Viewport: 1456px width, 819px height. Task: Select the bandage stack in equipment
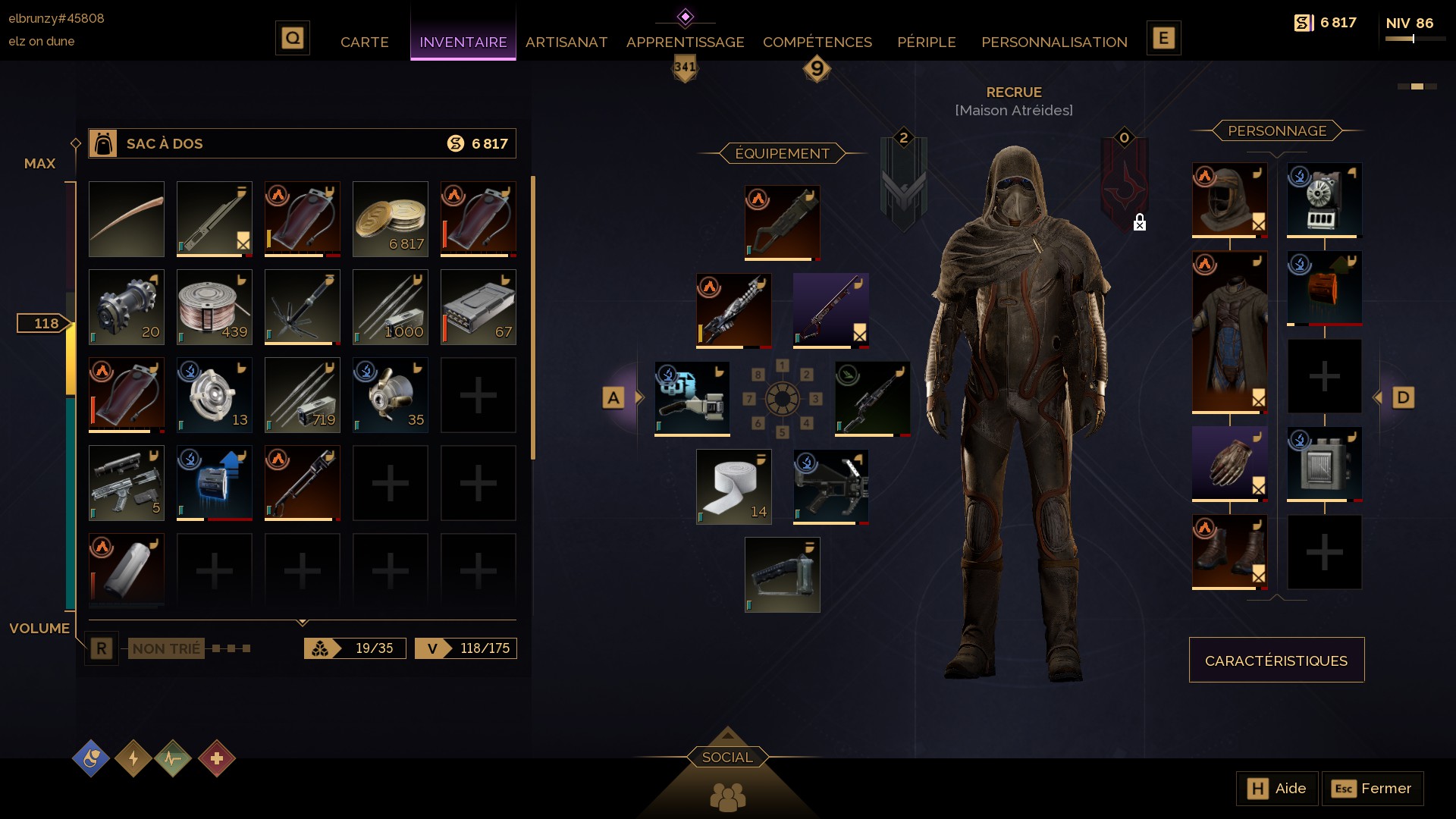733,487
